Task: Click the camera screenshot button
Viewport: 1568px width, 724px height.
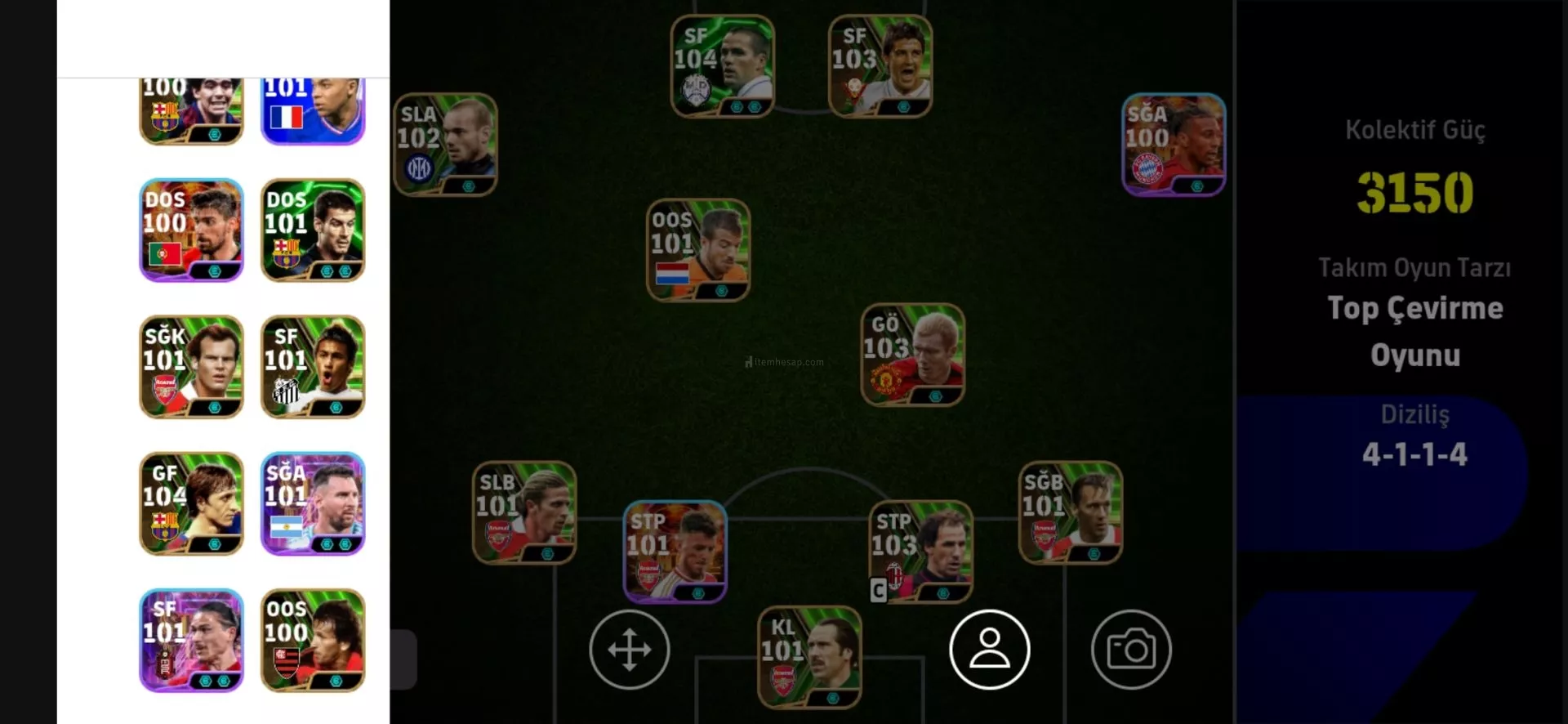Action: 1131,650
